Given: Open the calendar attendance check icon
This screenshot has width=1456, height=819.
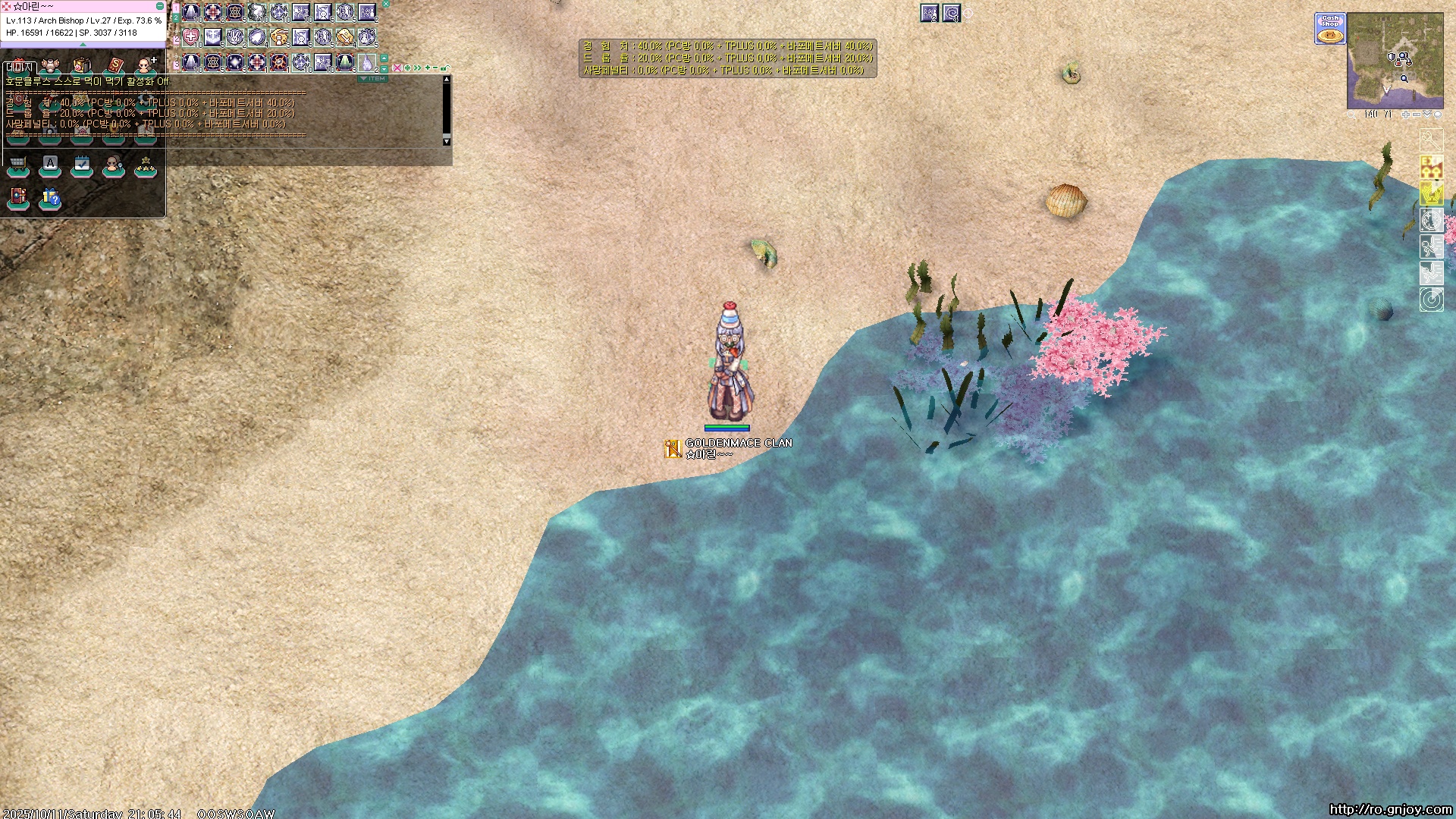Looking at the screenshot, I should click(82, 165).
